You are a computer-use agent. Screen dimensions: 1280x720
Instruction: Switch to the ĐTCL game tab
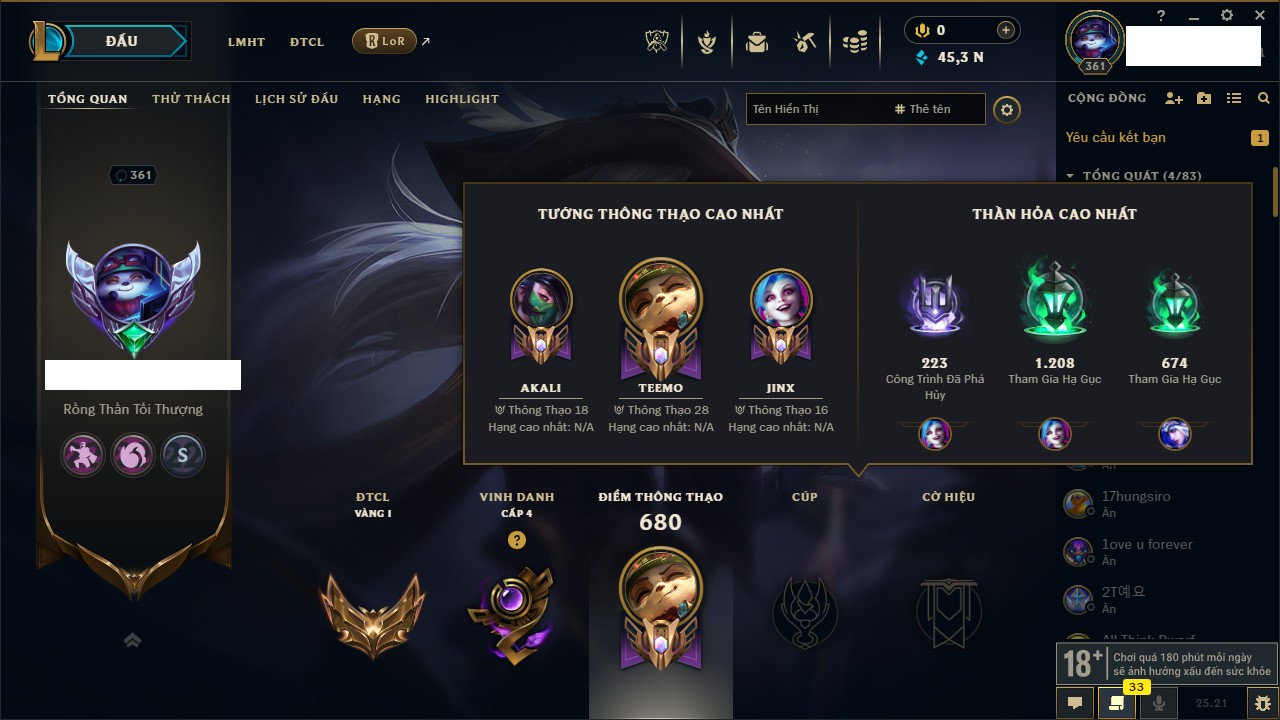[307, 42]
